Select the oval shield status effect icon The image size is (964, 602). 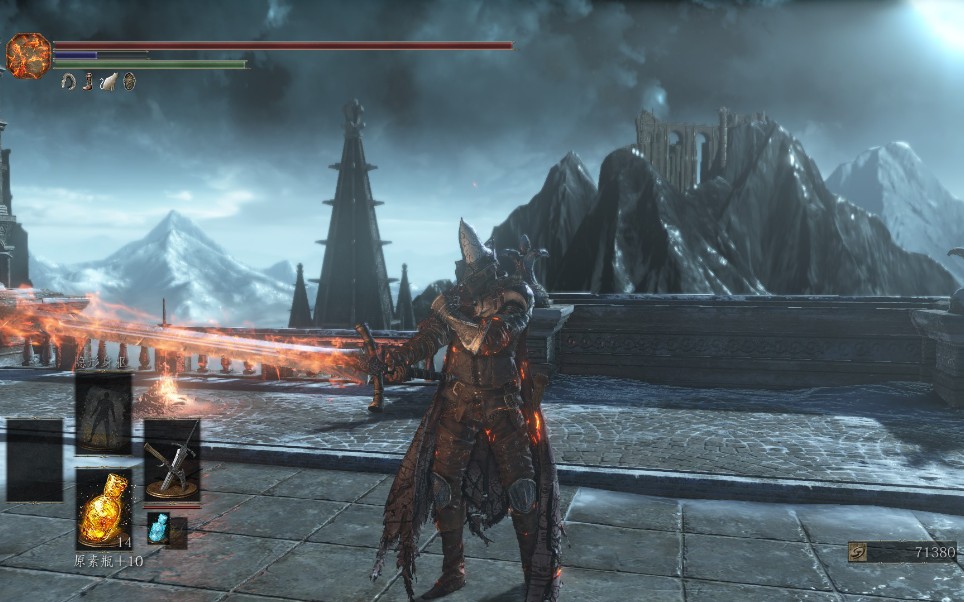[x=129, y=82]
